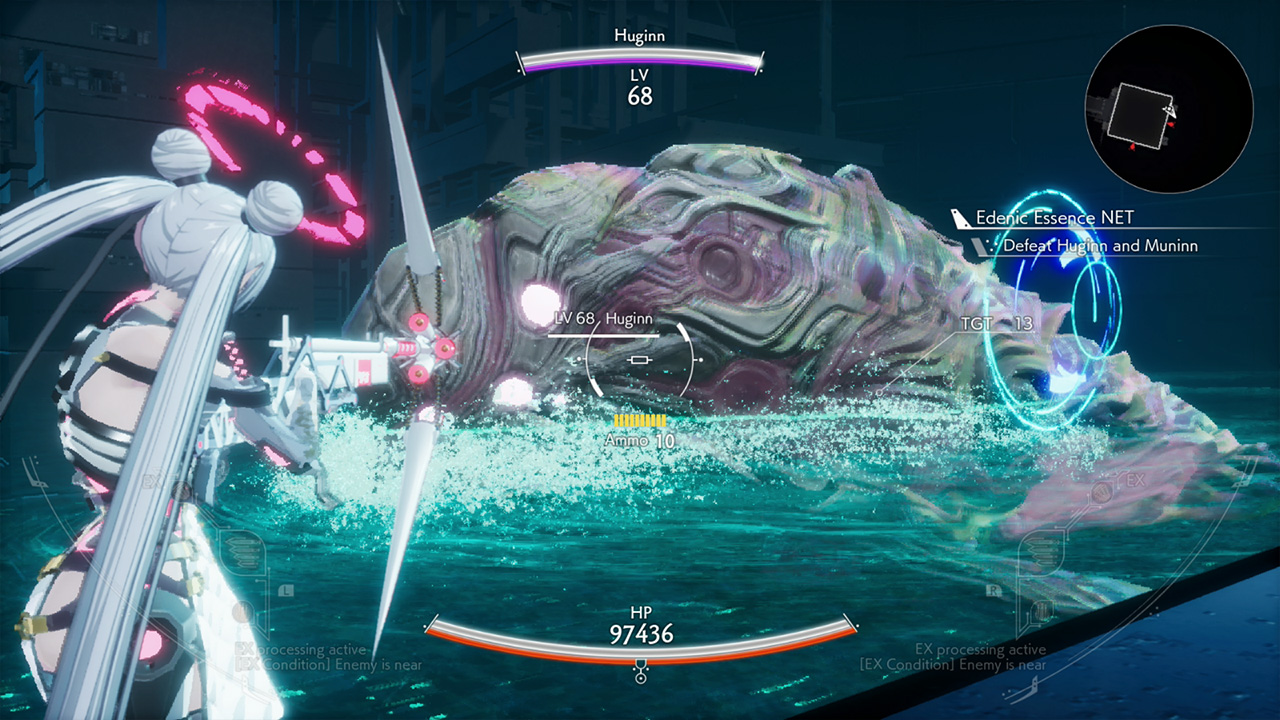1280x720 pixels.
Task: Click the TGT 13 target counter
Action: click(996, 324)
